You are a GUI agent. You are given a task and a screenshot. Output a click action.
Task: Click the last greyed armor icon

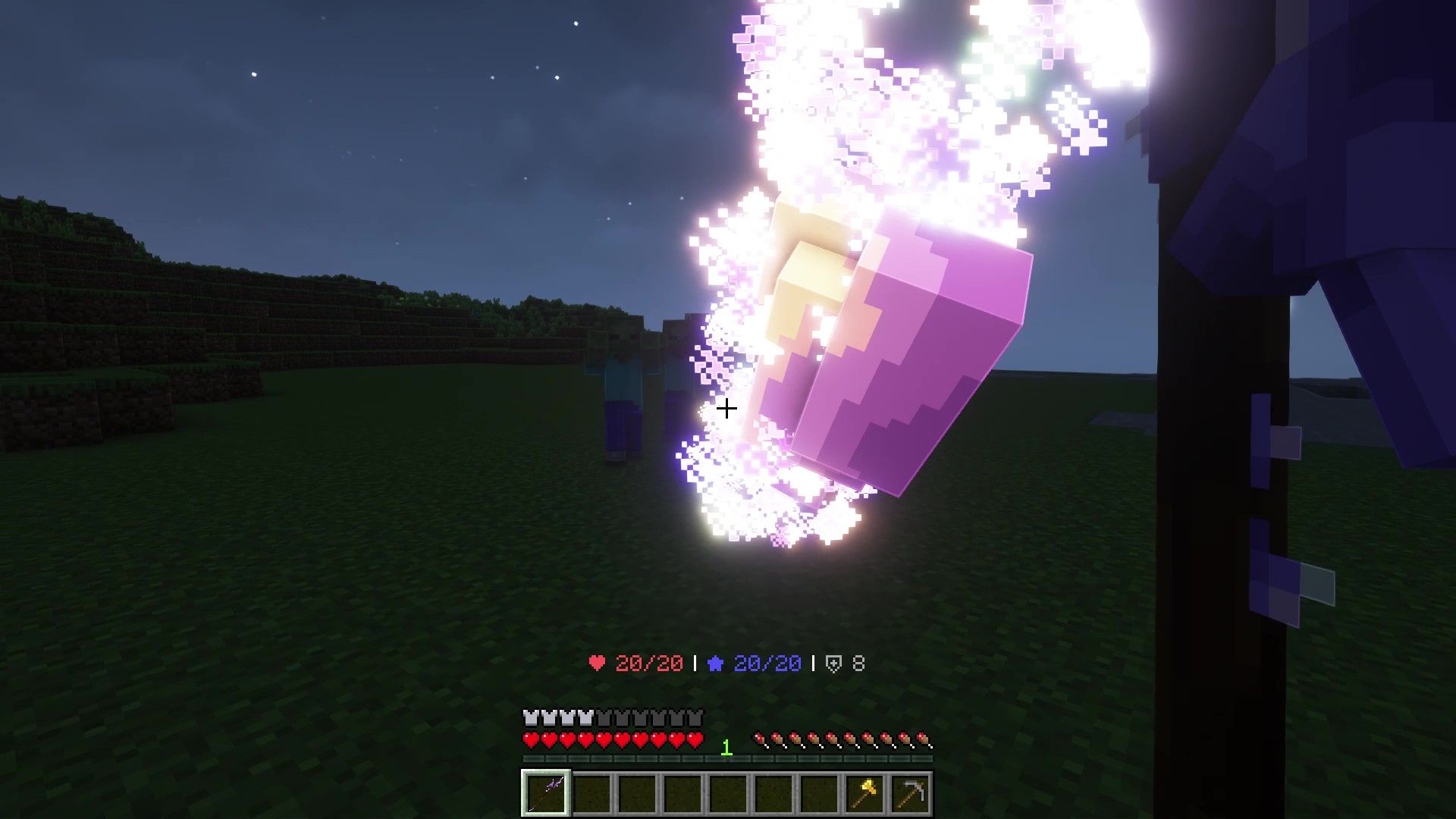[696, 716]
